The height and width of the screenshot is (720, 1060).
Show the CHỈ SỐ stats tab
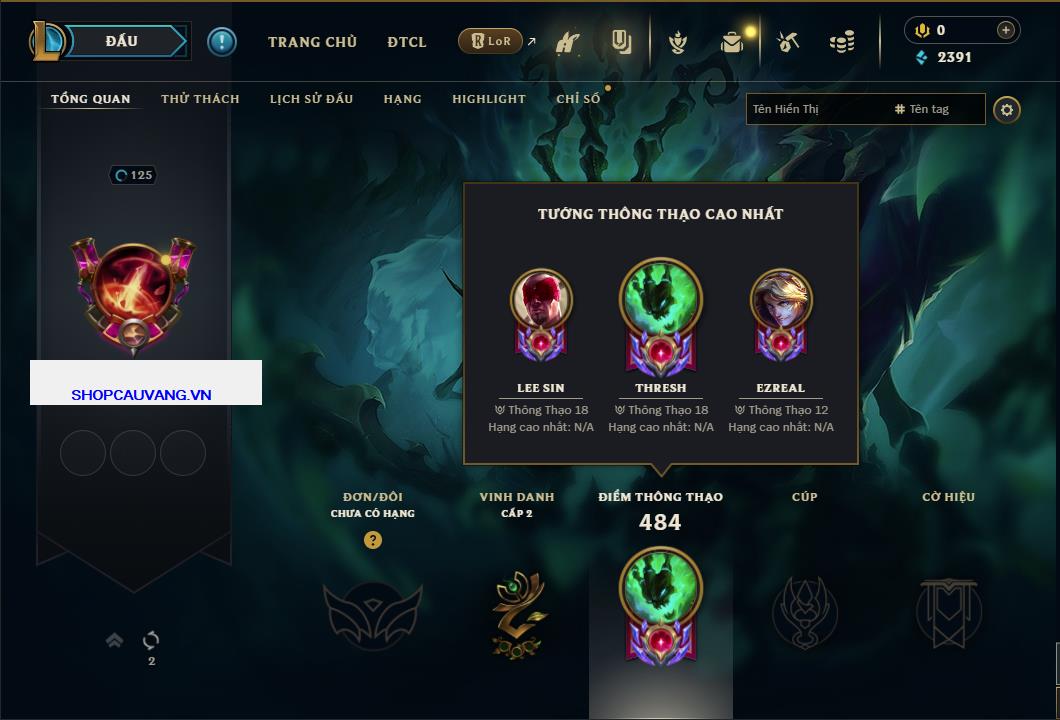[578, 99]
